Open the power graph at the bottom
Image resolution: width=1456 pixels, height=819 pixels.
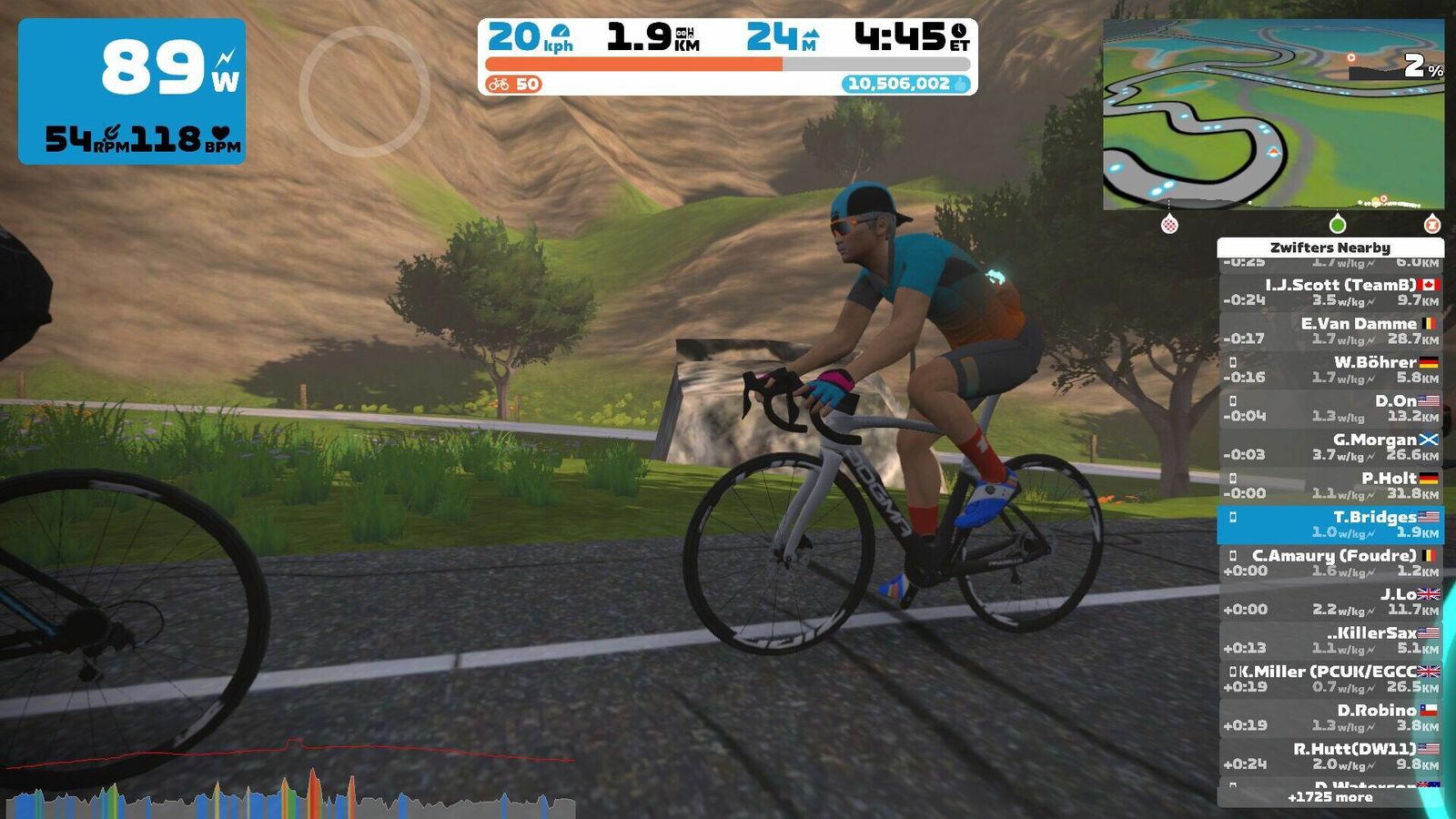pyautogui.click(x=291, y=783)
